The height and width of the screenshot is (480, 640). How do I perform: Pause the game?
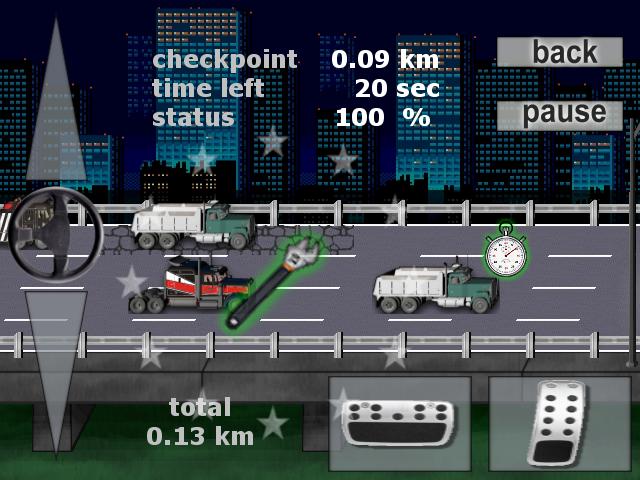(564, 113)
